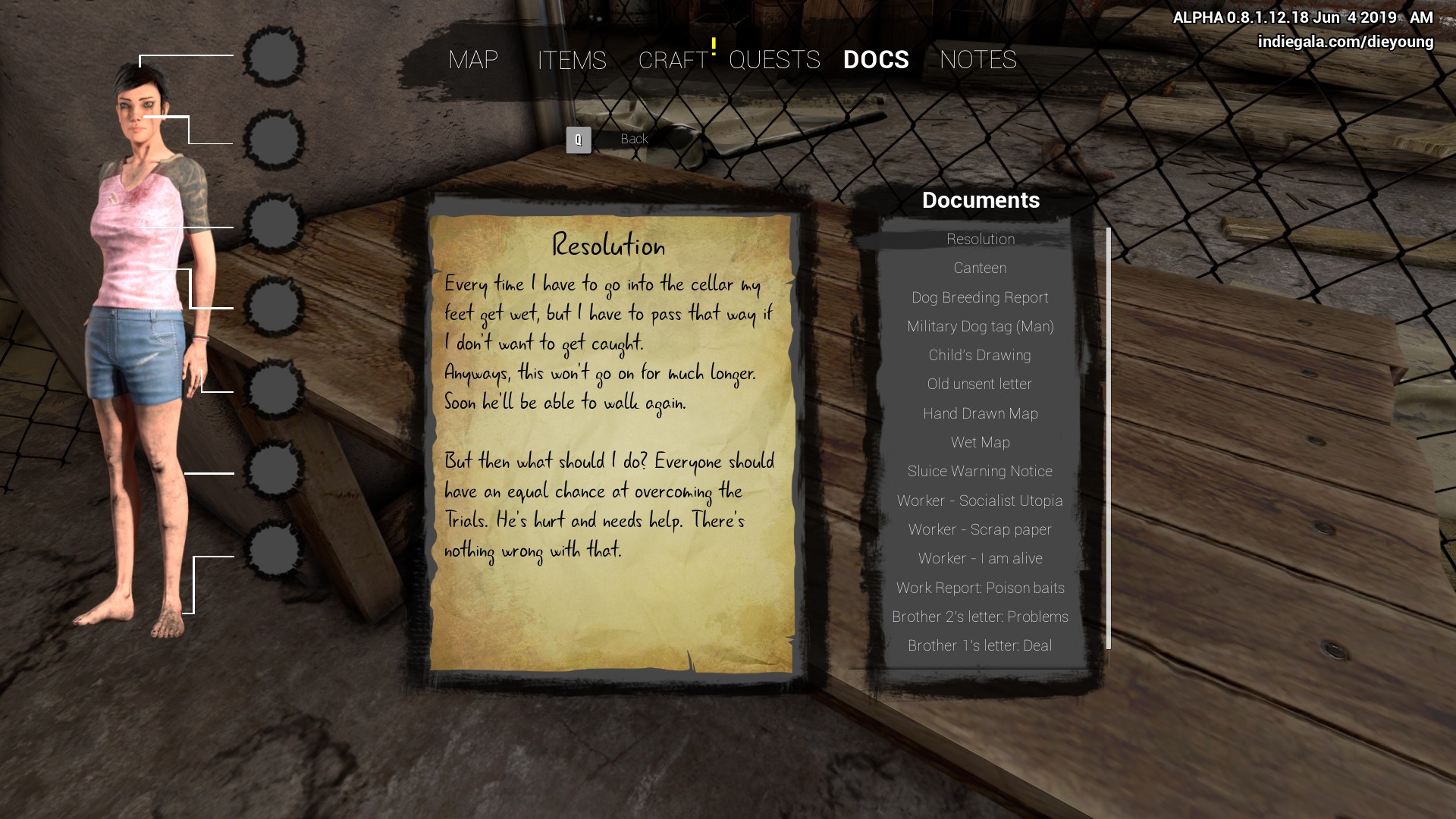
Task: Select the Canteen document
Action: (x=980, y=268)
